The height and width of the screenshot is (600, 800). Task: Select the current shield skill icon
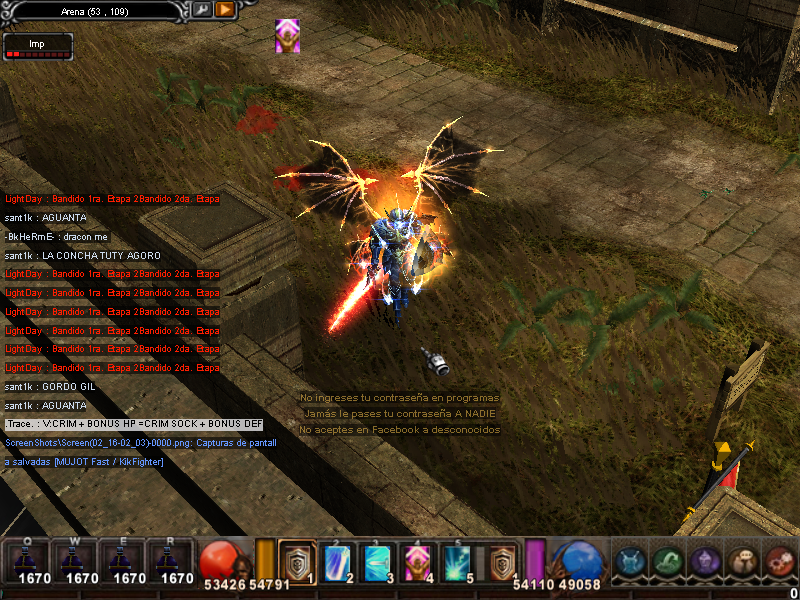click(x=501, y=561)
